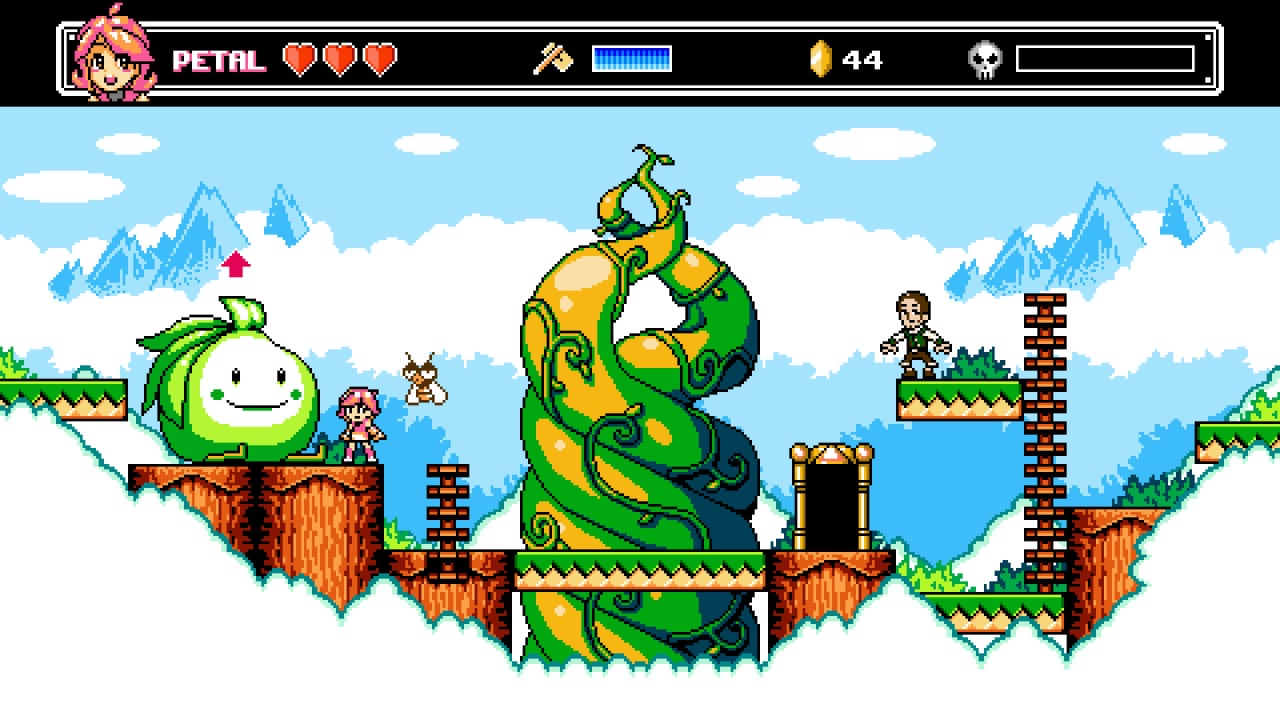
Task: Click the gold gem currency icon
Action: 820,59
